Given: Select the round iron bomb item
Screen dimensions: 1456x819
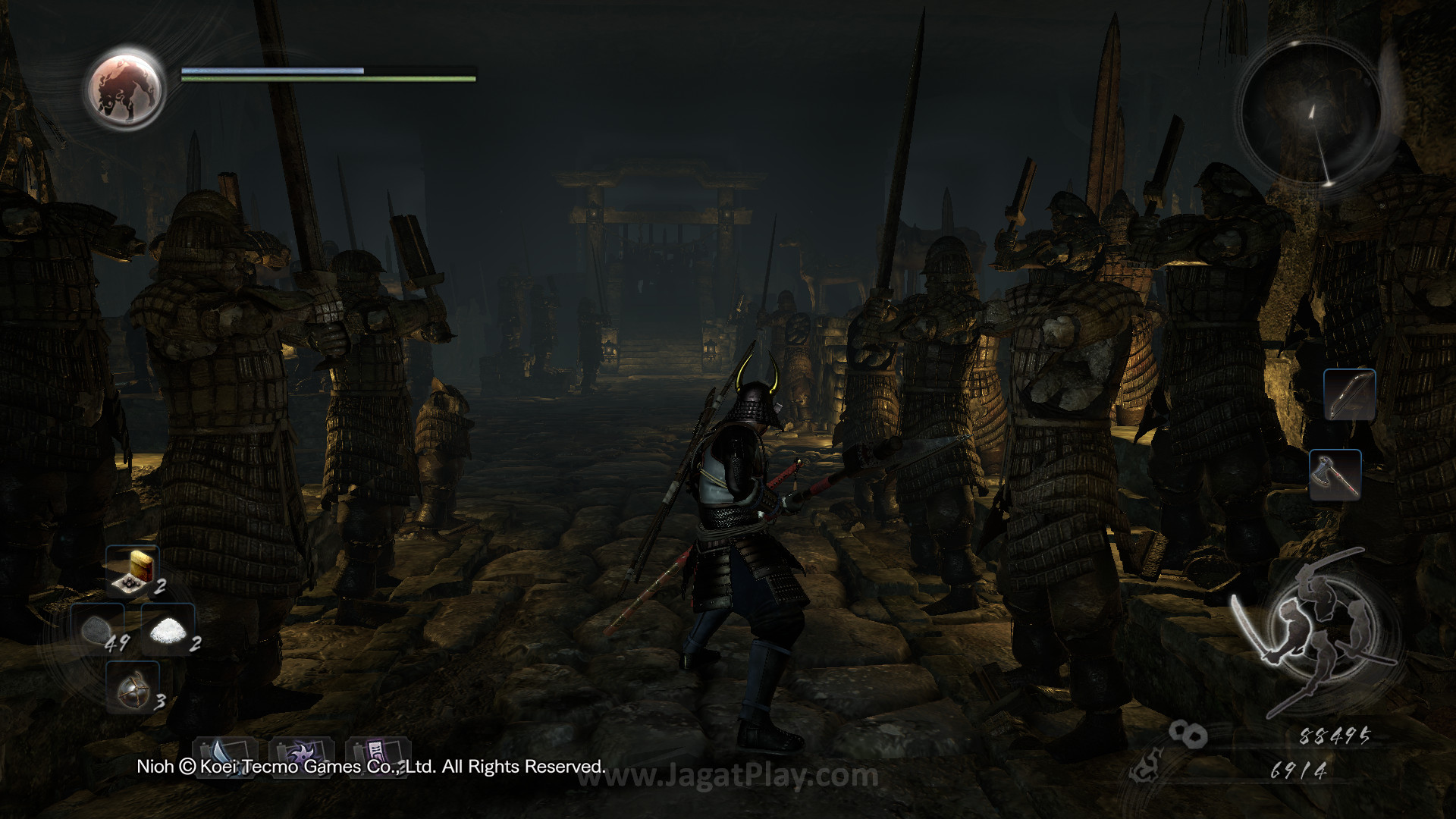Looking at the screenshot, I should click(132, 688).
